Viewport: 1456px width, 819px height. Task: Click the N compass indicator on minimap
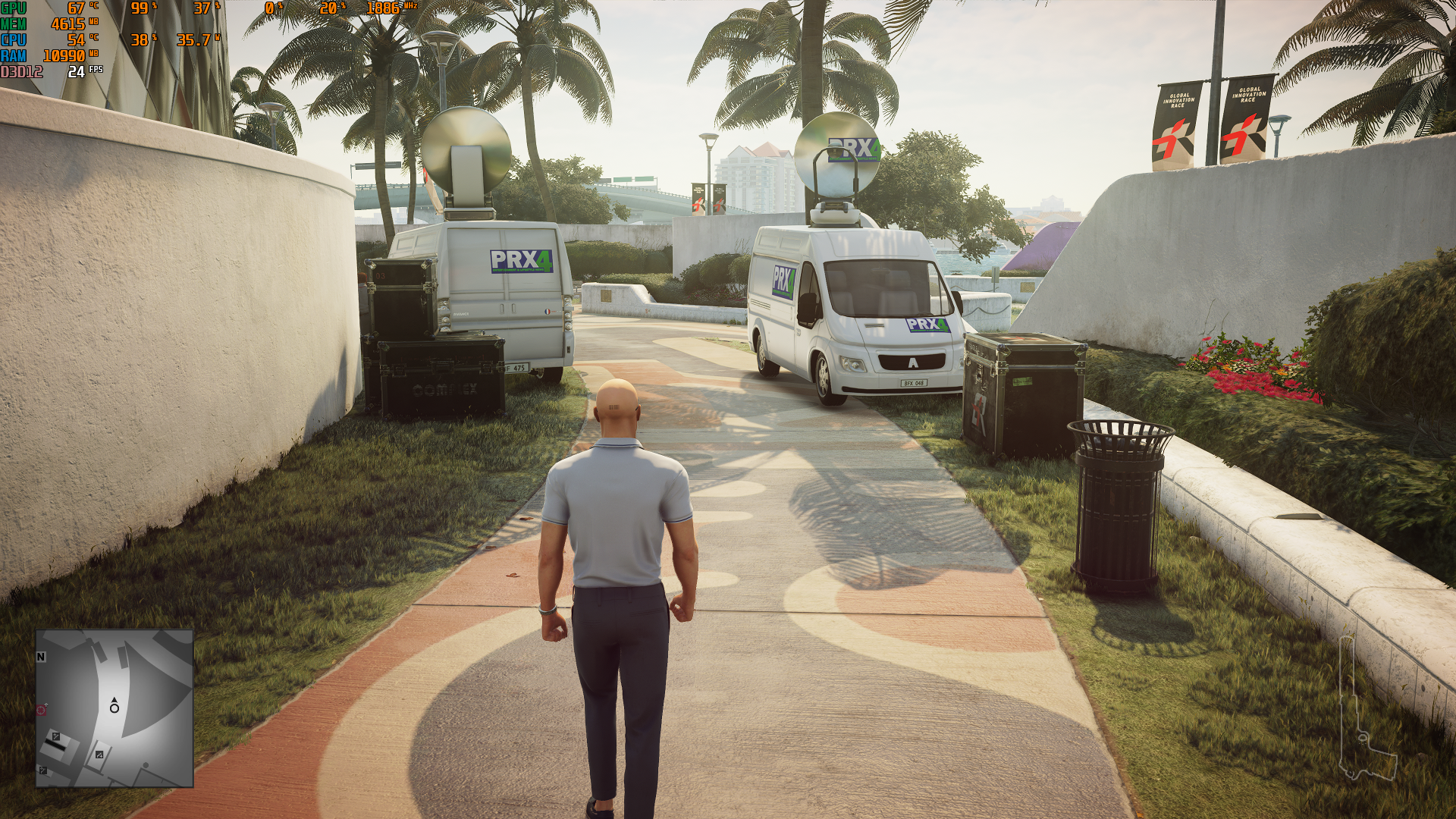[x=40, y=657]
